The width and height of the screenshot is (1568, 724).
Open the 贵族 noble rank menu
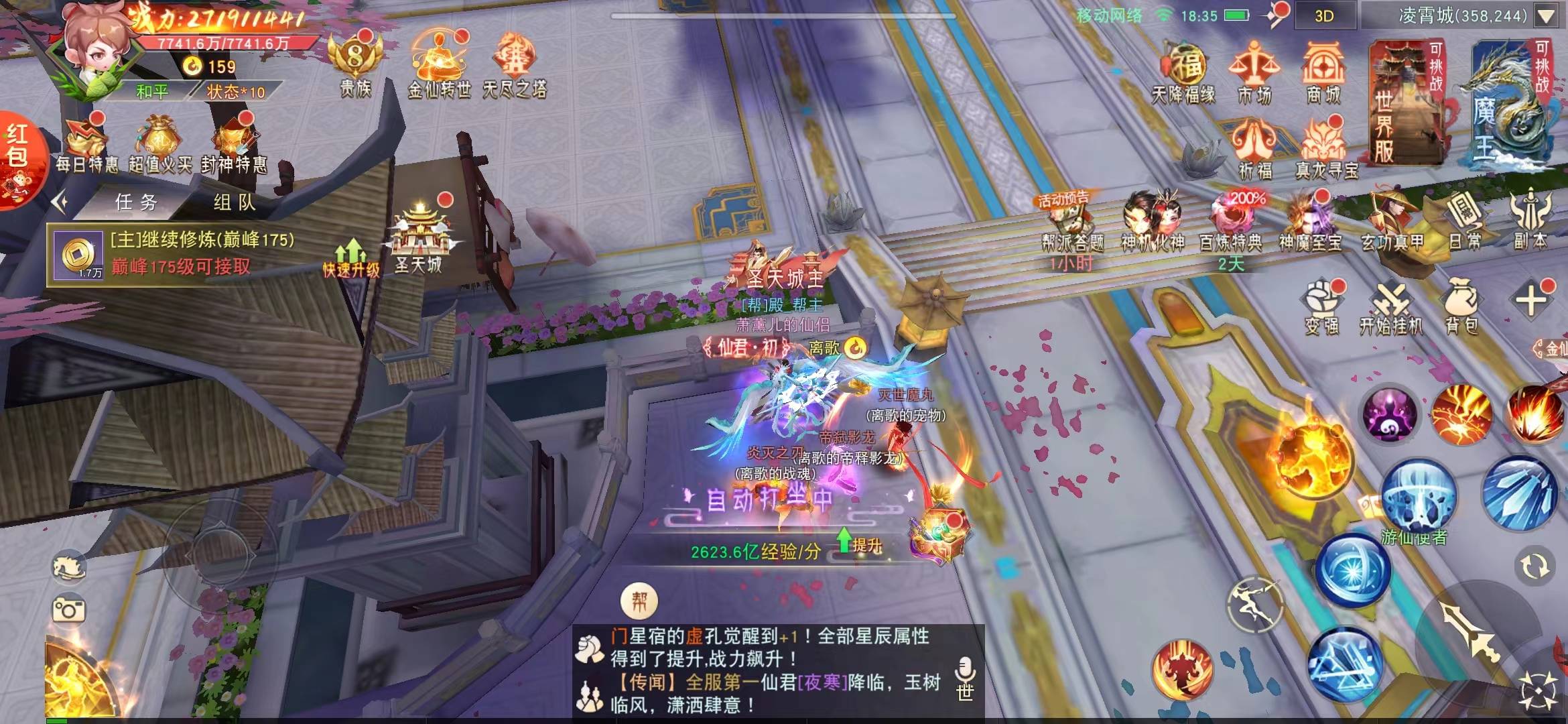click(x=355, y=64)
